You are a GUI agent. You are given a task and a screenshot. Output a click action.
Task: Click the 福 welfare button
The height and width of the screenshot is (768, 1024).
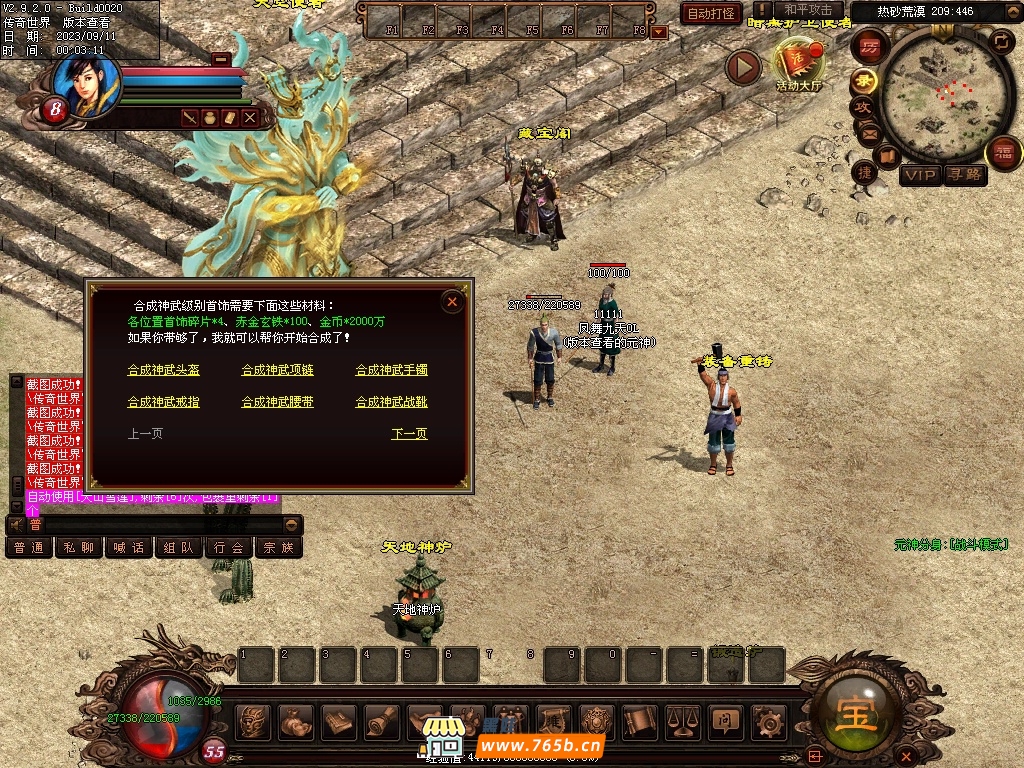[x=1003, y=154]
